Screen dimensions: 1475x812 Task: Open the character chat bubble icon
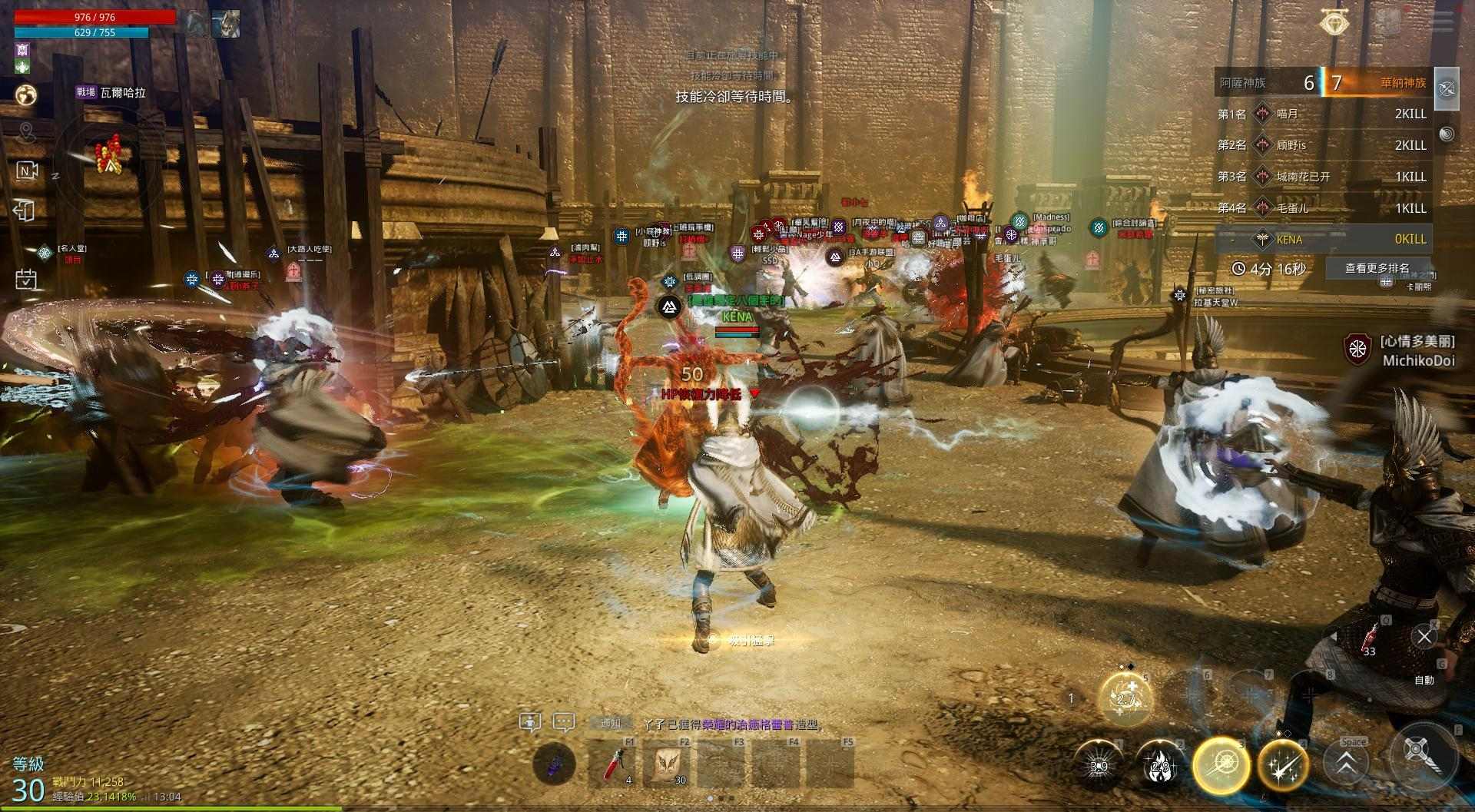coord(529,722)
